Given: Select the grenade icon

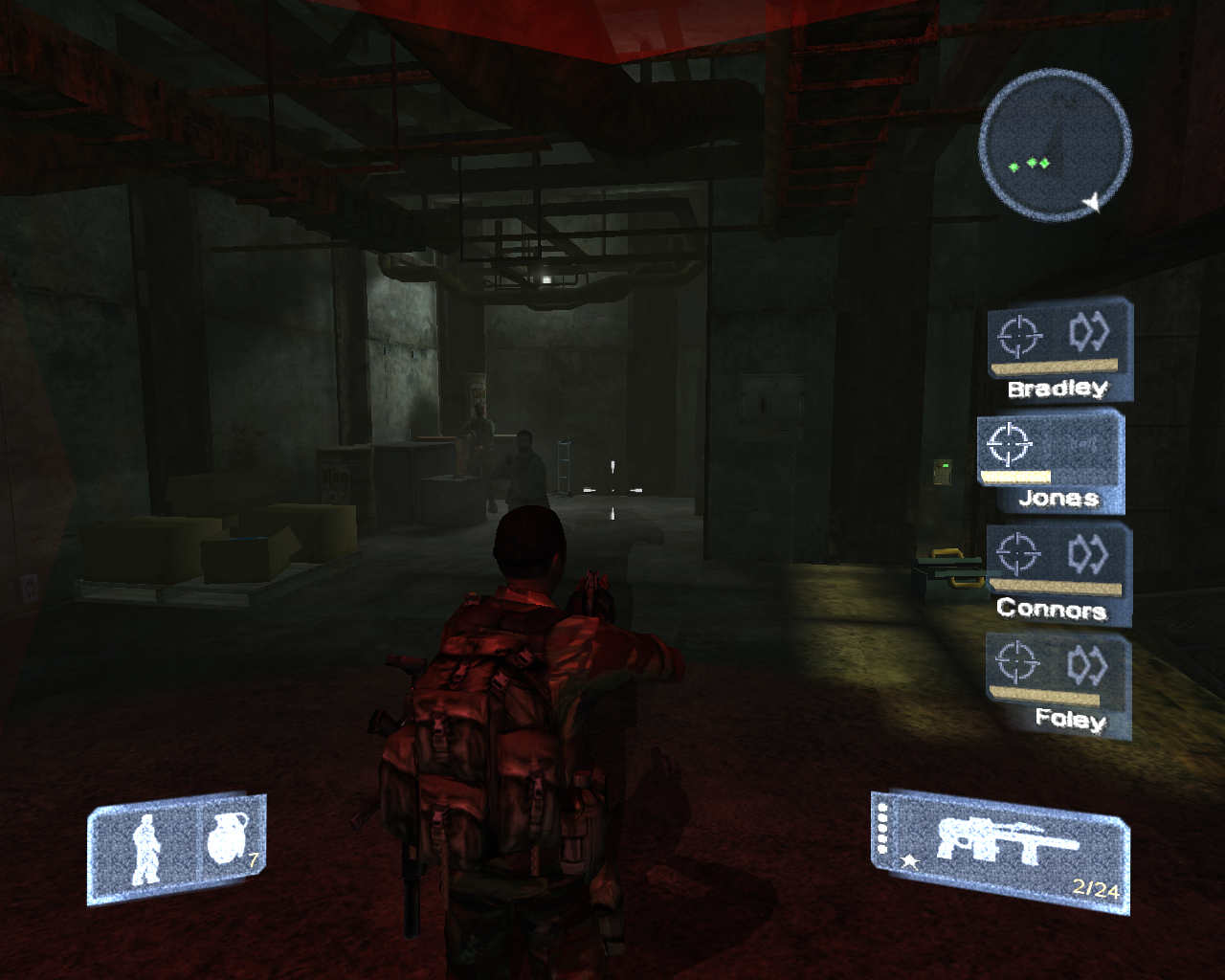Looking at the screenshot, I should tap(228, 838).
